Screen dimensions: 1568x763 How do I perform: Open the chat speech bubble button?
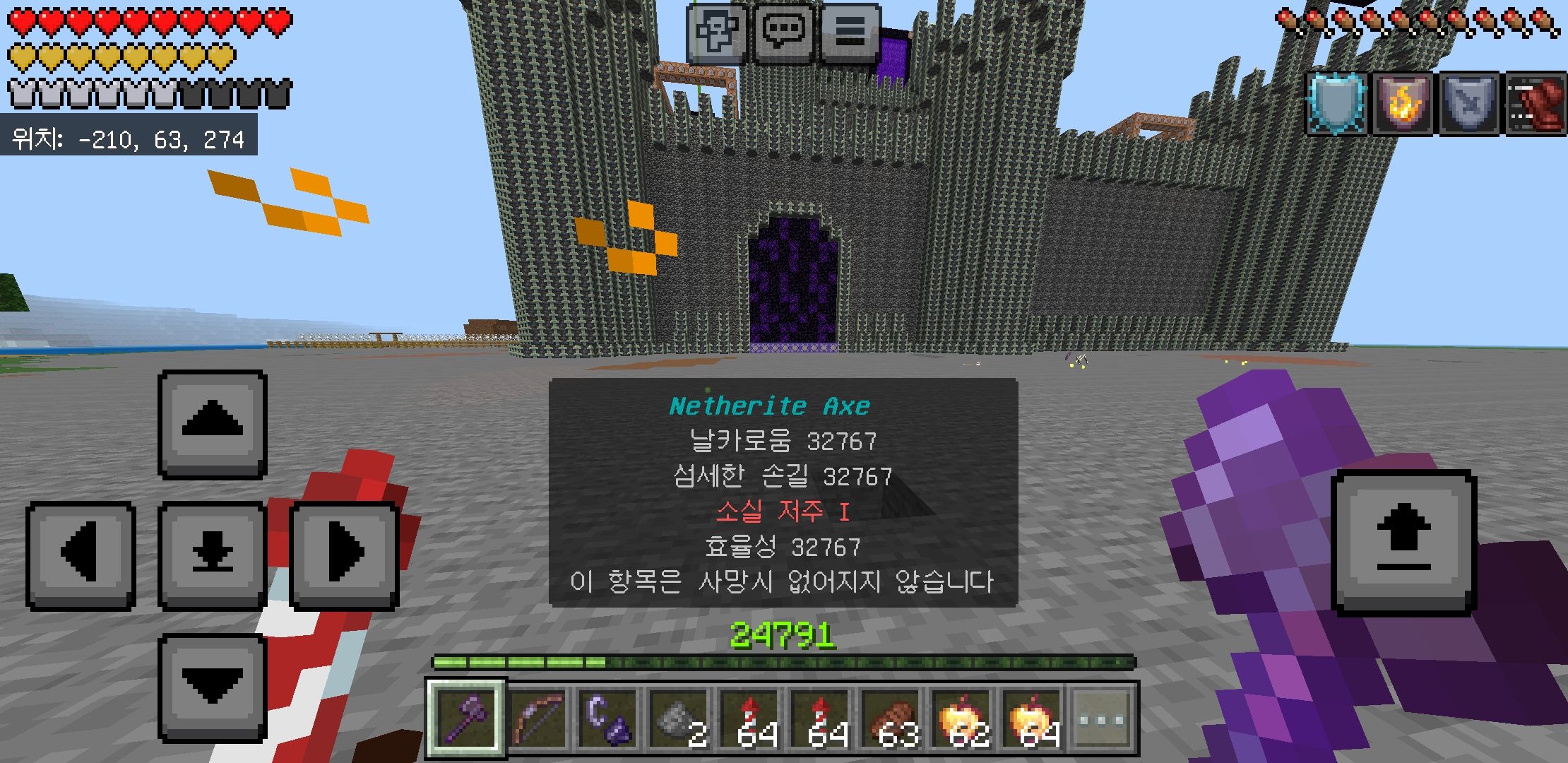783,32
